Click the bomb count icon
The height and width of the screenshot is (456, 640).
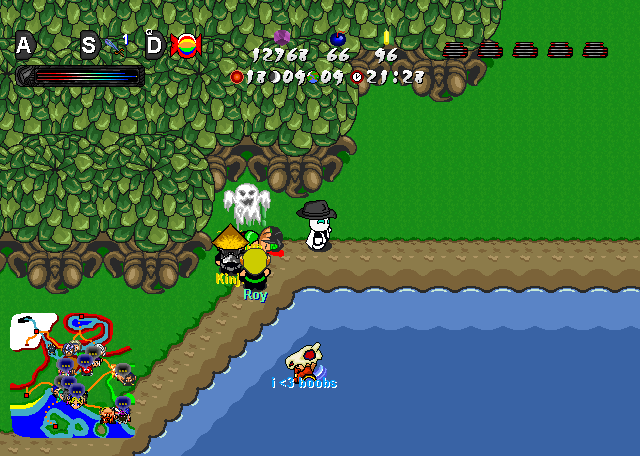coord(337,38)
